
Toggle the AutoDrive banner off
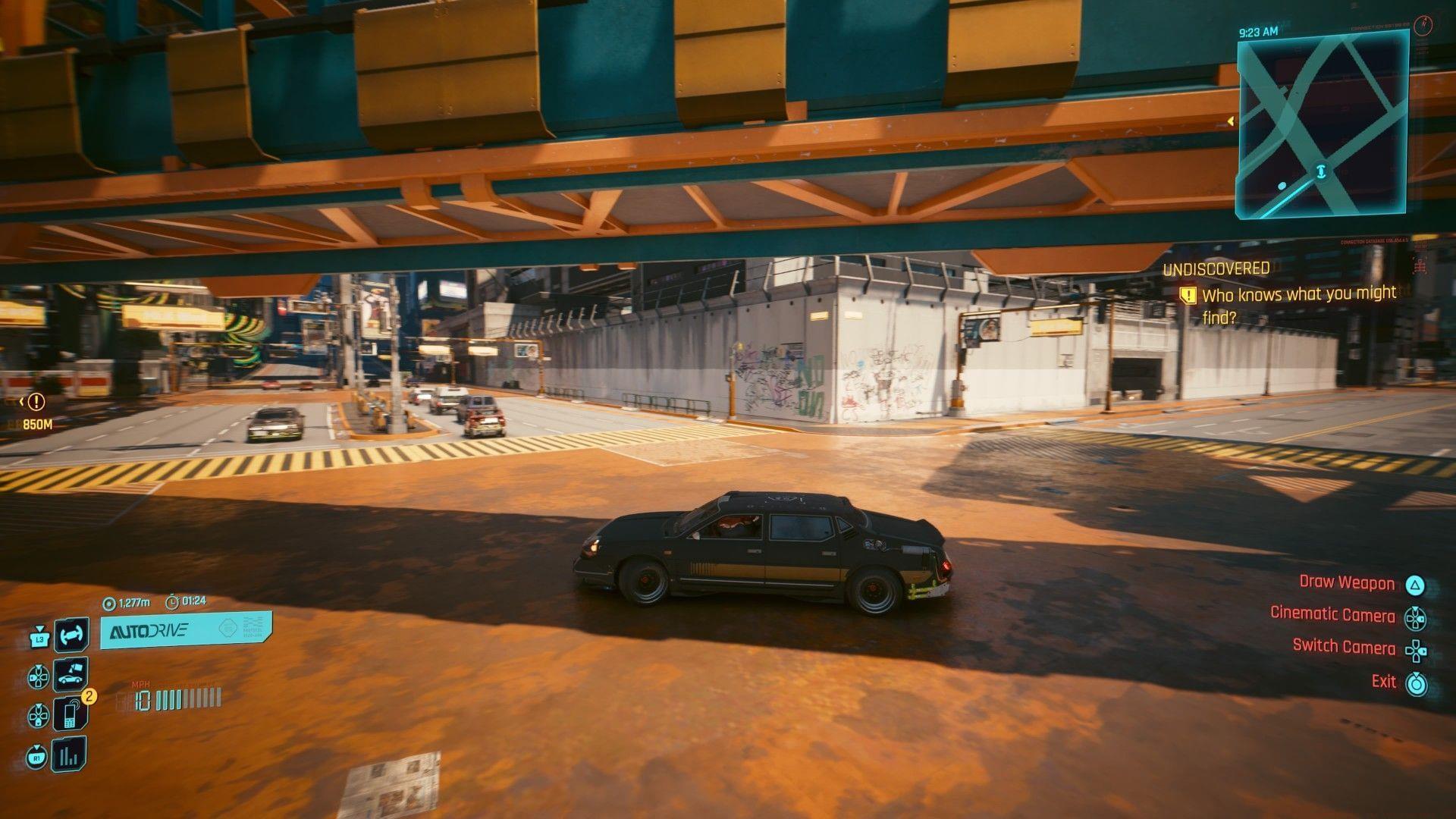click(184, 631)
